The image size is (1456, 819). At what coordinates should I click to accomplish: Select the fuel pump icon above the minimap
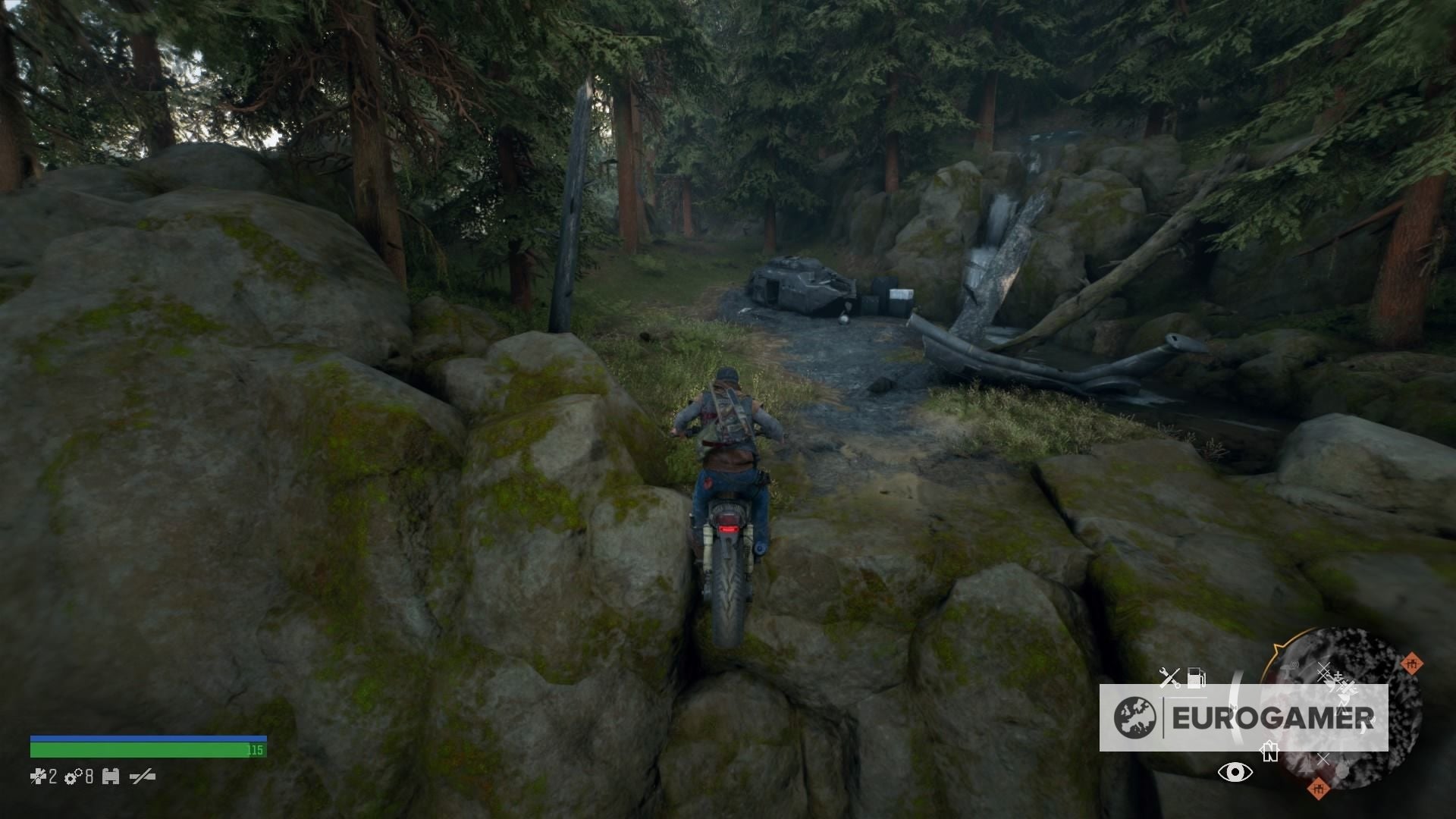coord(1196,677)
